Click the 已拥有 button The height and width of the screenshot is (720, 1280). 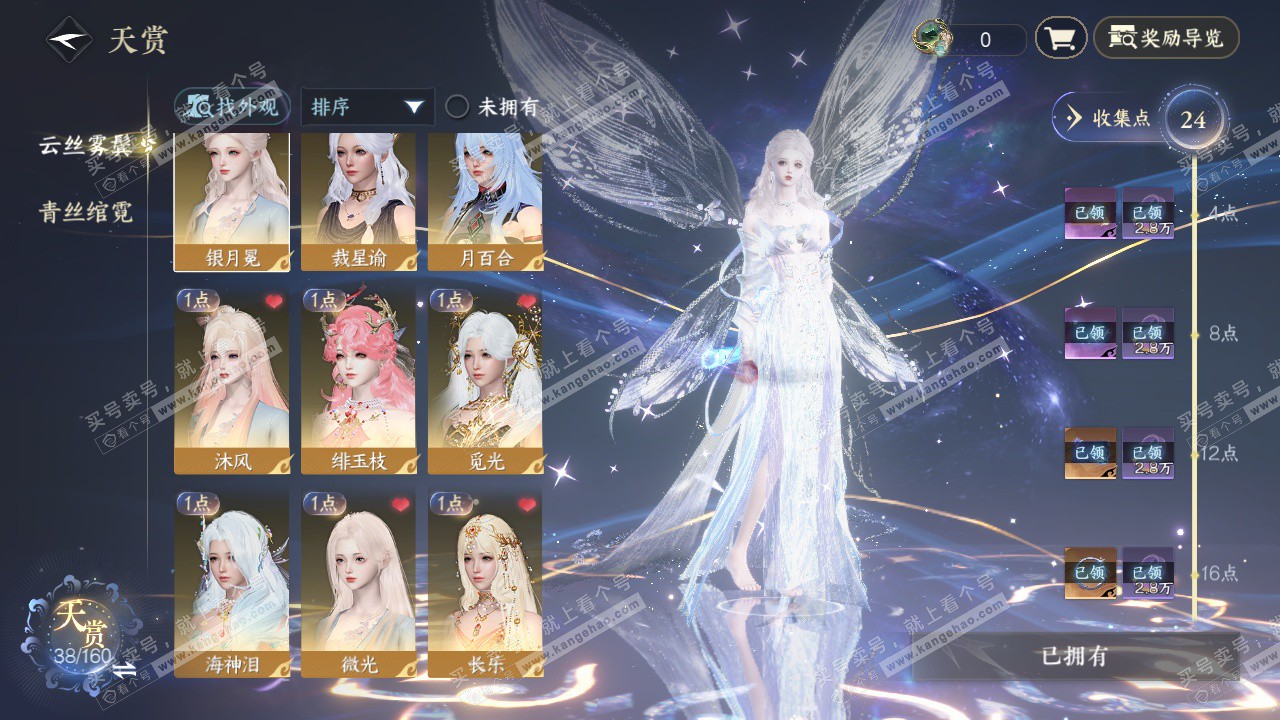(1075, 657)
